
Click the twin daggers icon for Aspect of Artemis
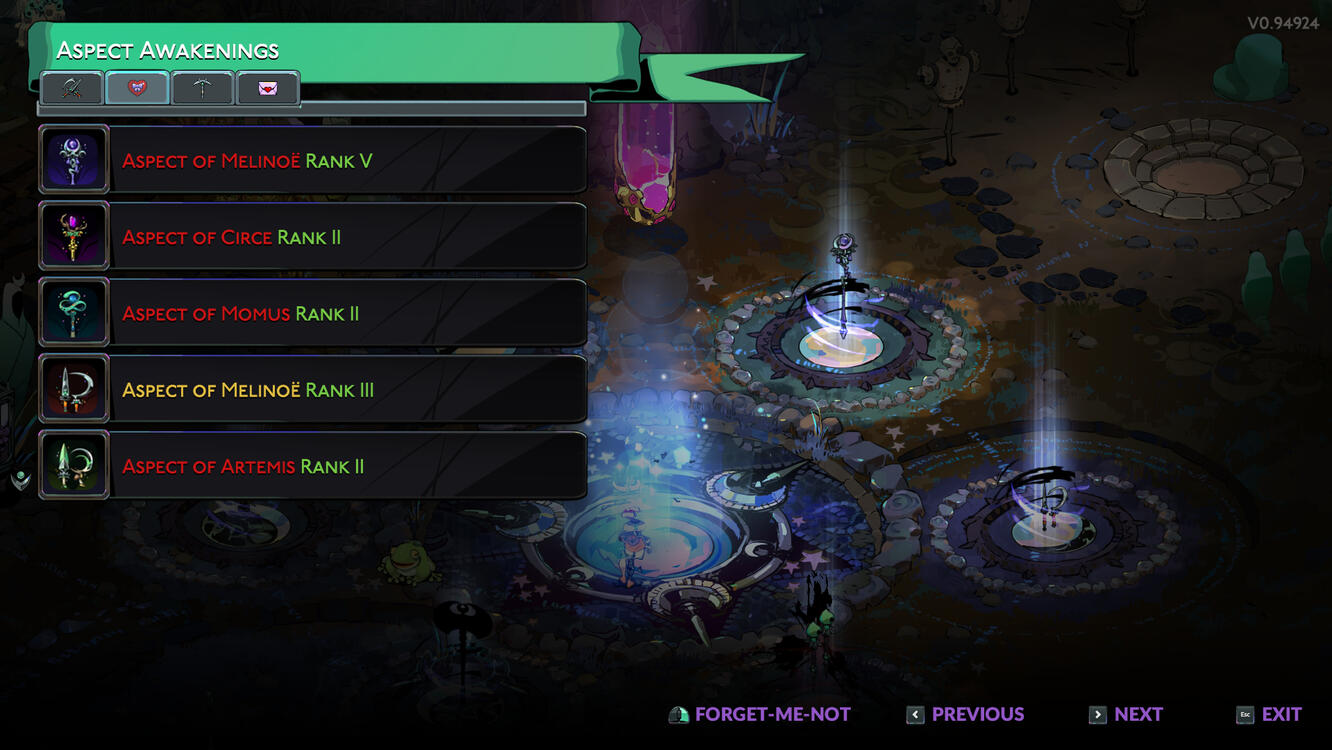(73, 464)
